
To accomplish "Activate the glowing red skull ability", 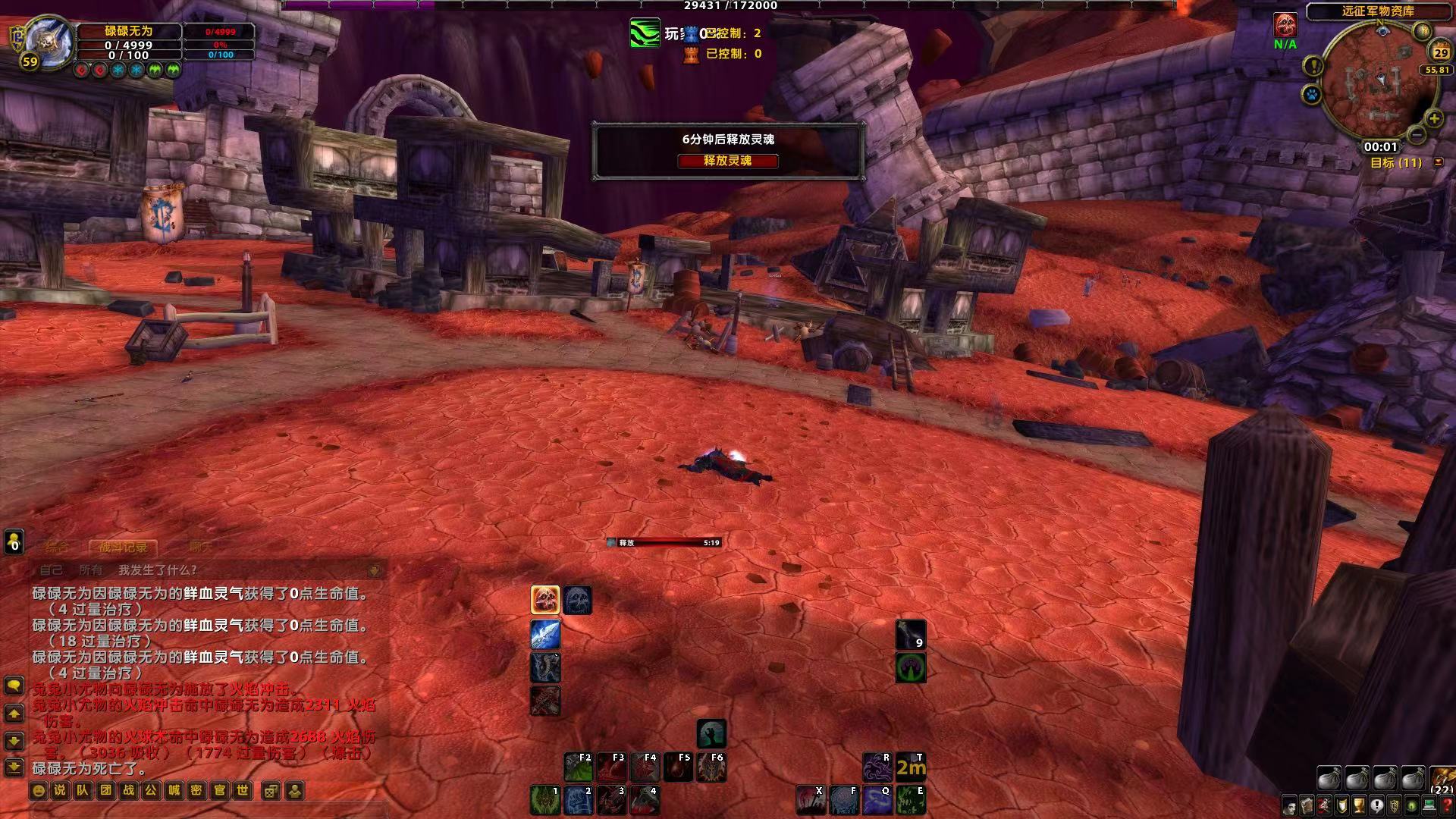I will pyautogui.click(x=544, y=600).
